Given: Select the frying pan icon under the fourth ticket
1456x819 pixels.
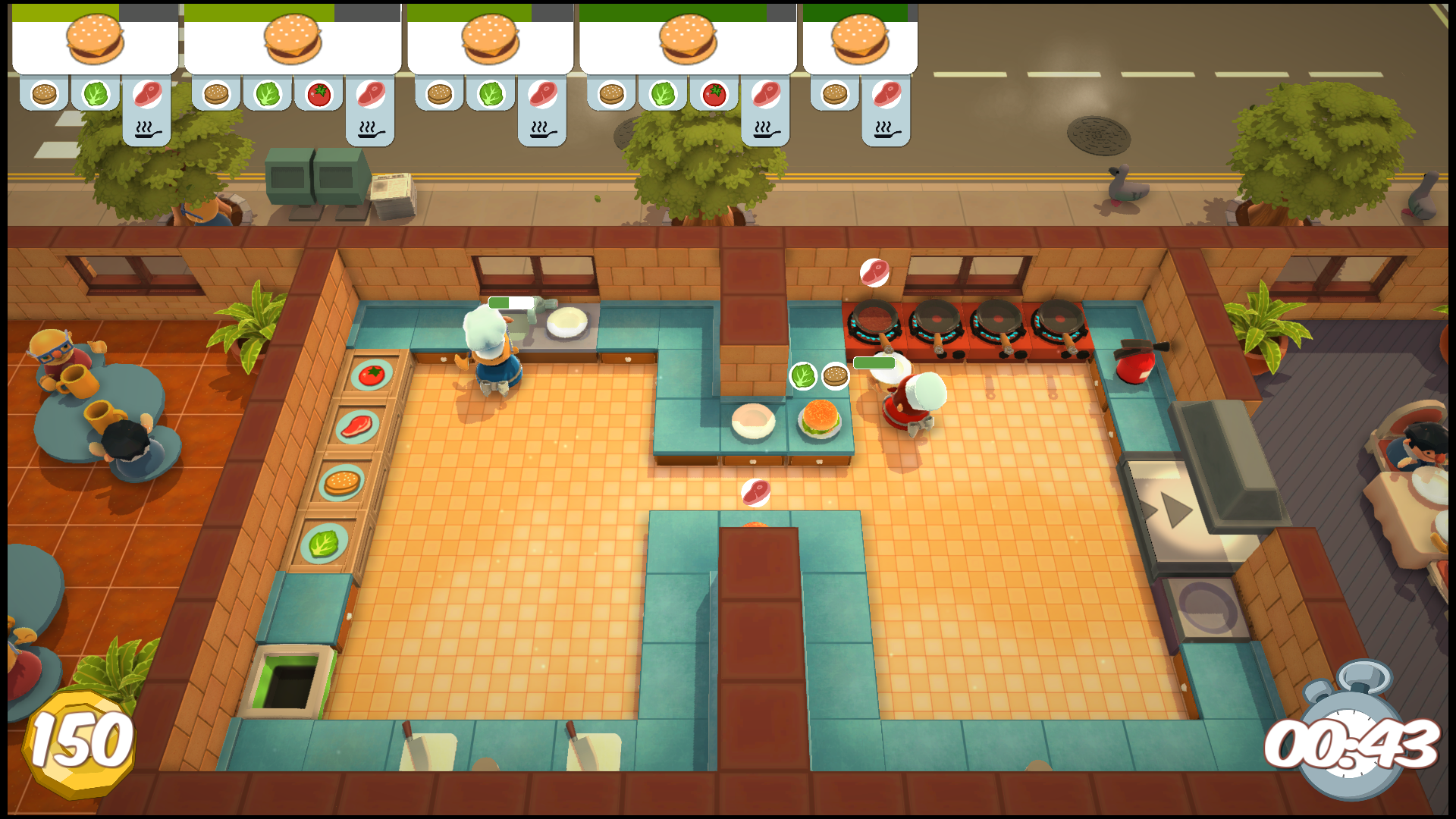Looking at the screenshot, I should 767,130.
